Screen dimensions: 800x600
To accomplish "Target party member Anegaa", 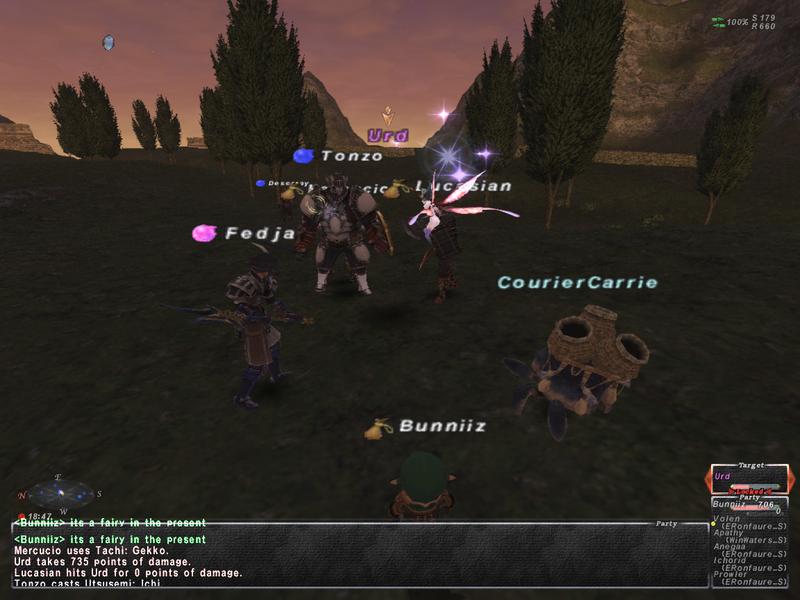I will point(731,547).
